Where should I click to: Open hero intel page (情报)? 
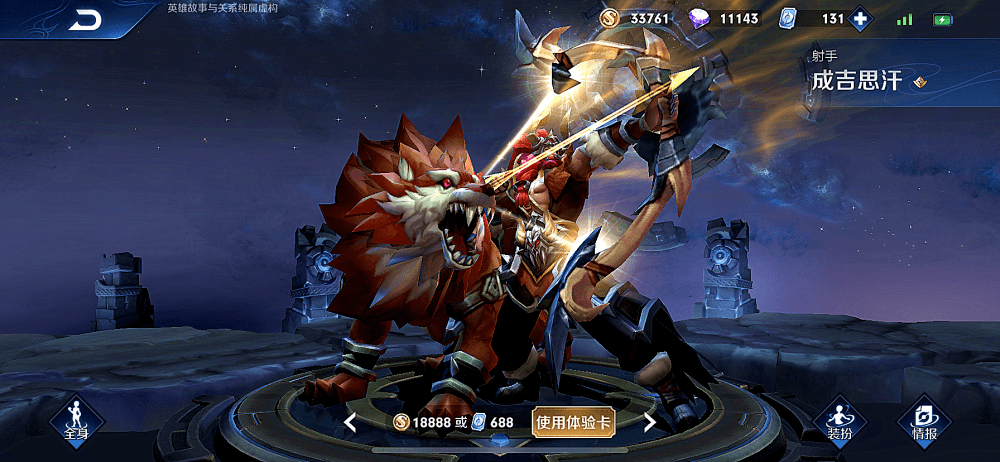tap(924, 422)
